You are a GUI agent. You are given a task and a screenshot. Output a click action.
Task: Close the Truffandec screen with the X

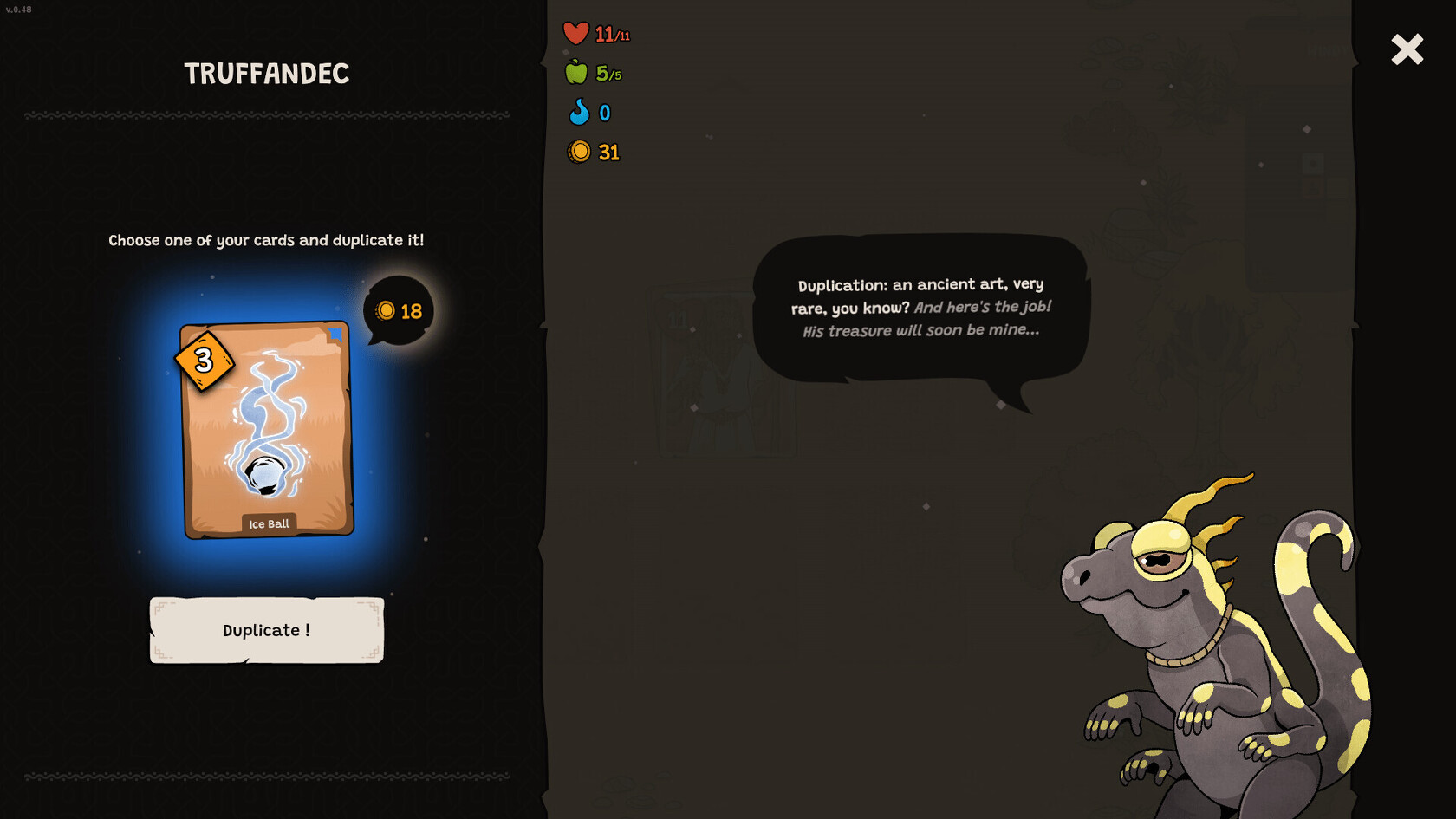click(1407, 49)
